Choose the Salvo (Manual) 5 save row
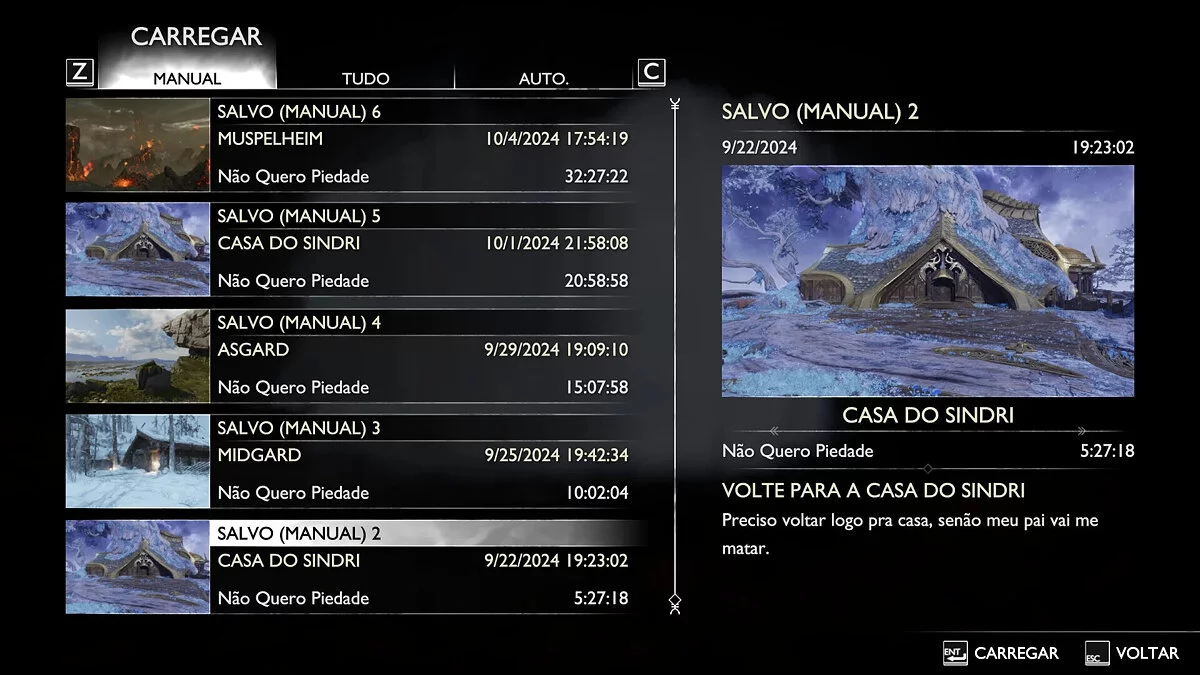Image resolution: width=1200 pixels, height=675 pixels. click(x=422, y=249)
